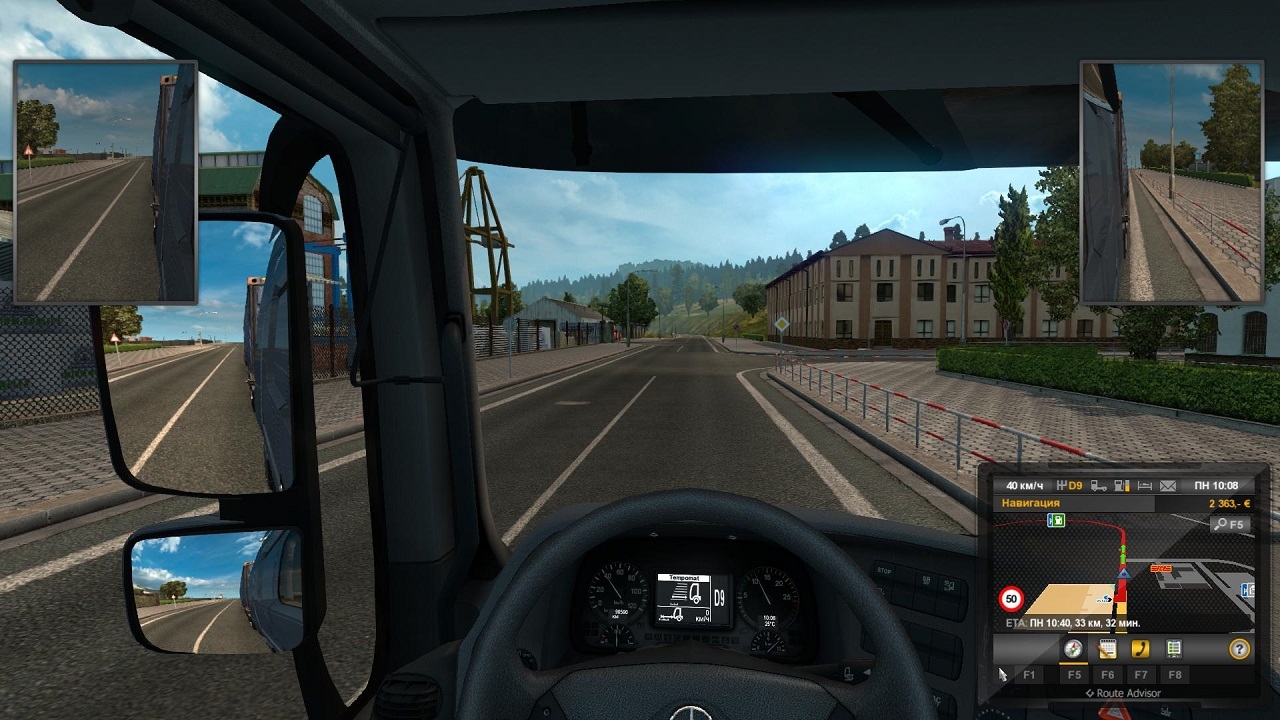Click the bed rest indicator icon
1280x720 pixels.
coord(1144,486)
